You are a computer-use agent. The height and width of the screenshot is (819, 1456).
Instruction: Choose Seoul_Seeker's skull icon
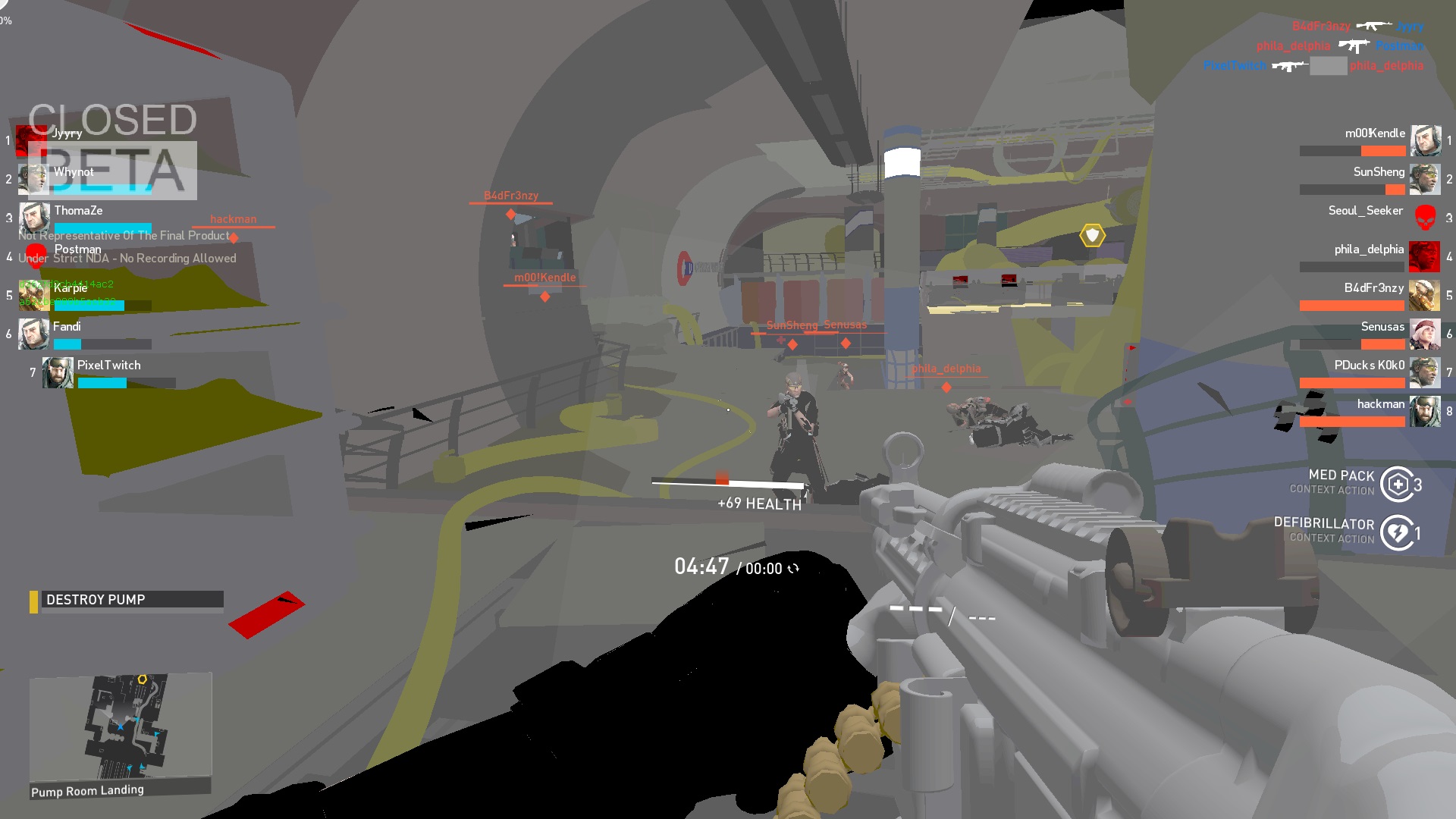[1425, 218]
